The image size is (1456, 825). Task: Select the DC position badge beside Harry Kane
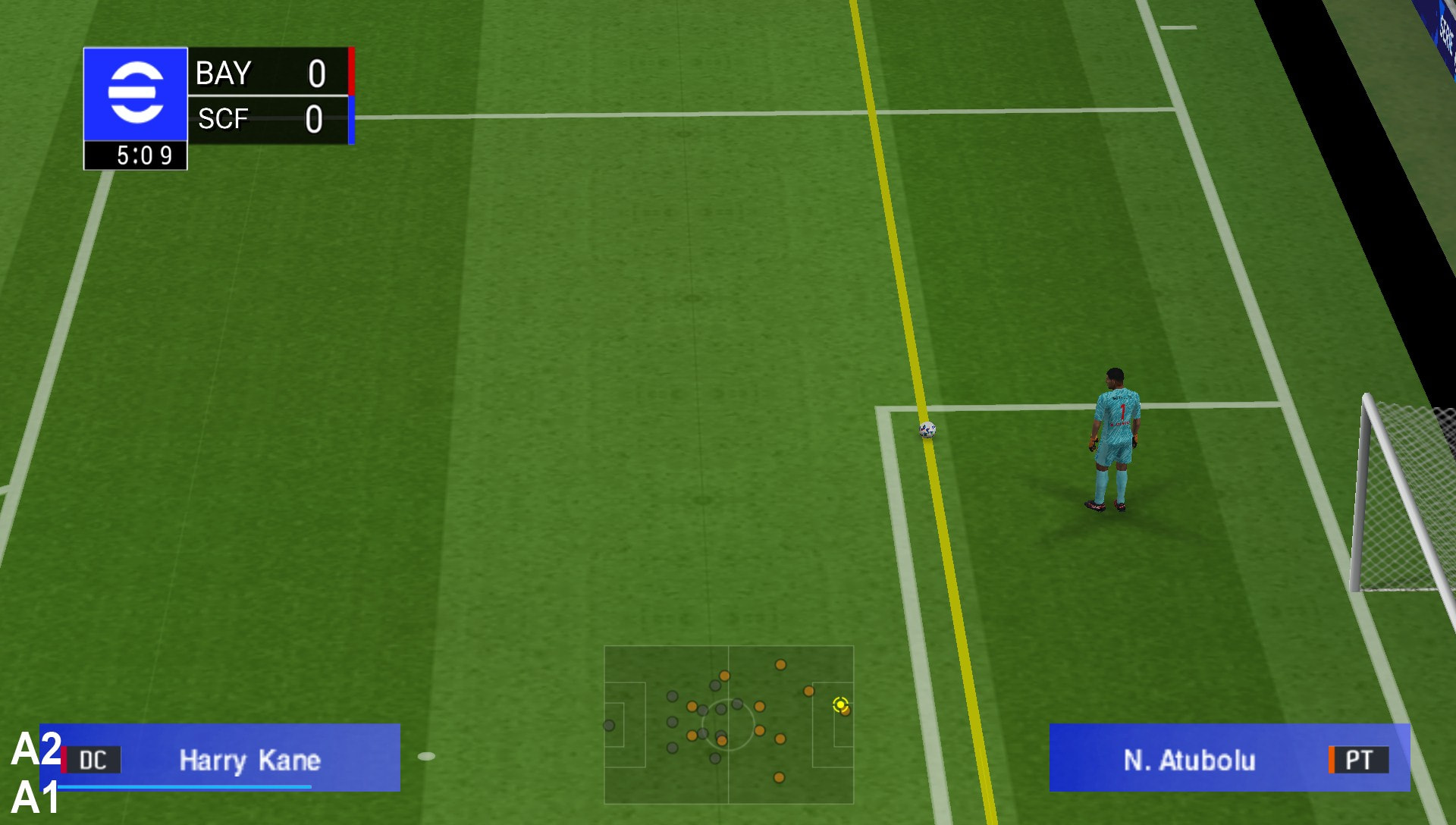102,761
